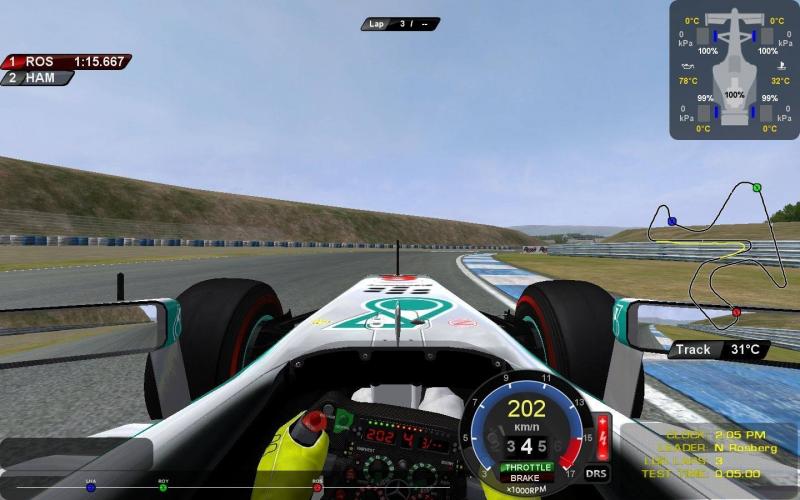This screenshot has height=500, width=800.
Task: Click the blue car marker on the minimap
Action: point(672,221)
